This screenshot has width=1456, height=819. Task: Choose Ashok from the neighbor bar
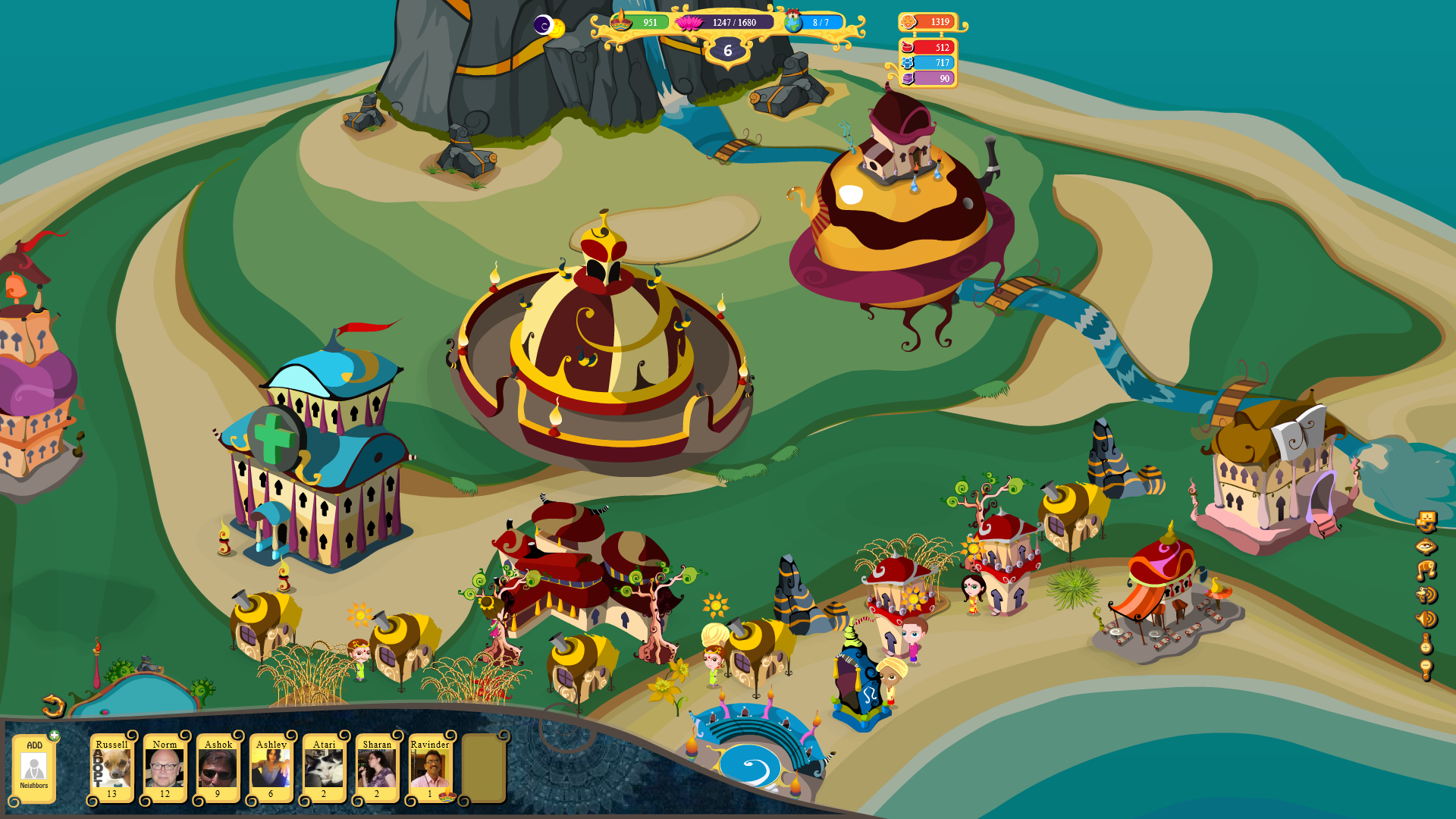click(218, 768)
